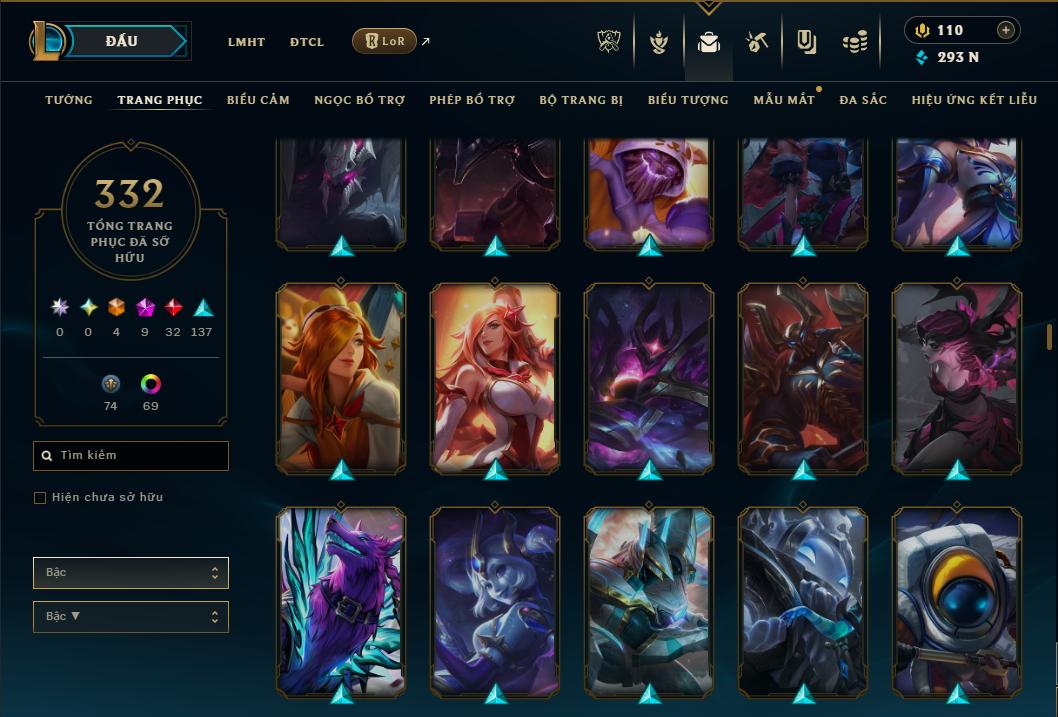Choose the astronaut helmet skin card
The width and height of the screenshot is (1058, 717).
pos(957,598)
